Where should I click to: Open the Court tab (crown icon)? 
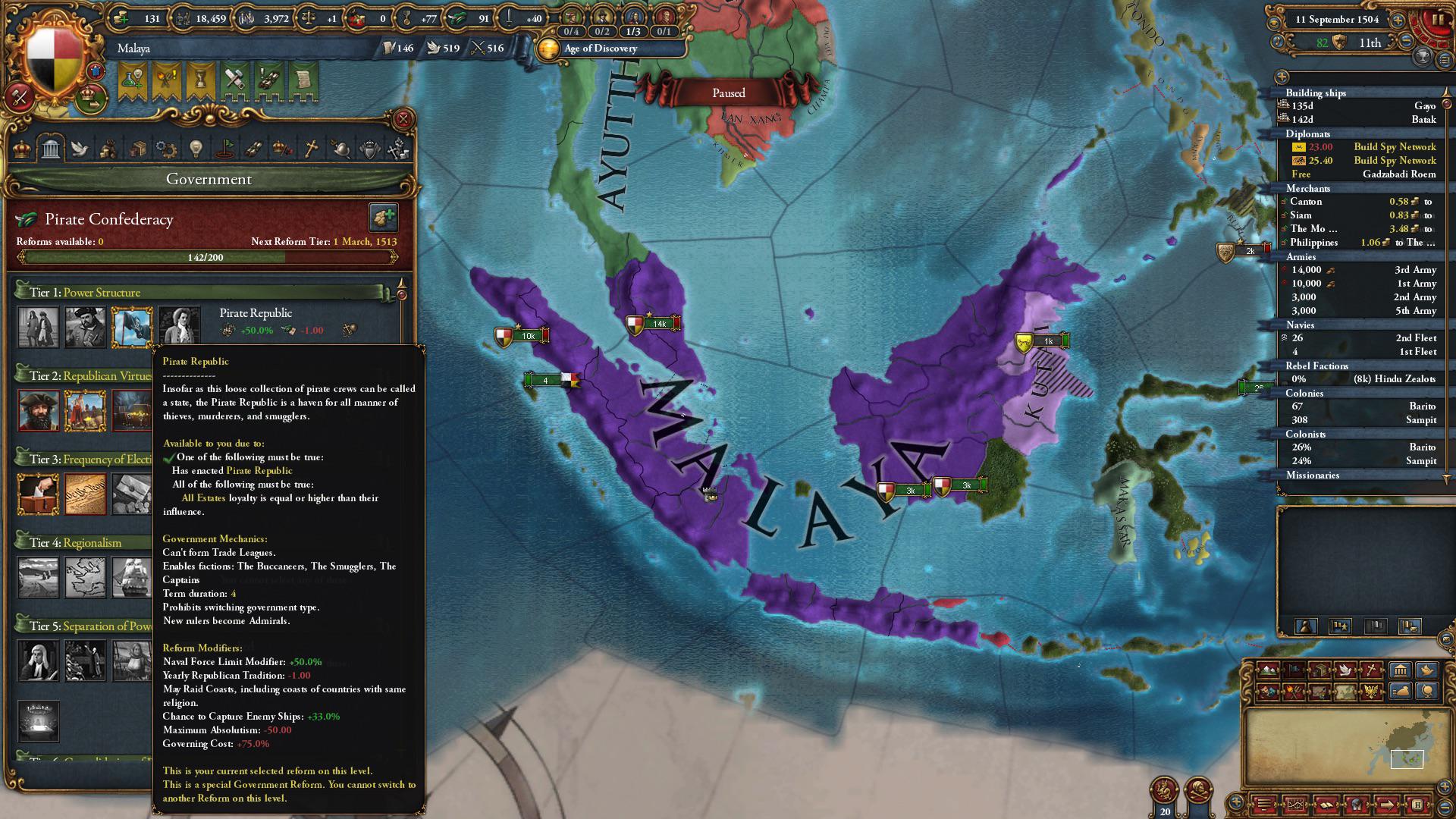(x=20, y=148)
